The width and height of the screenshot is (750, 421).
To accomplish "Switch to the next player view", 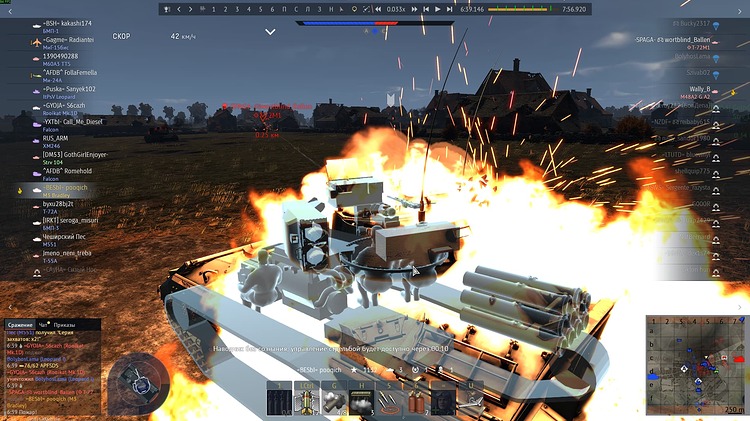I will [x=191, y=9].
